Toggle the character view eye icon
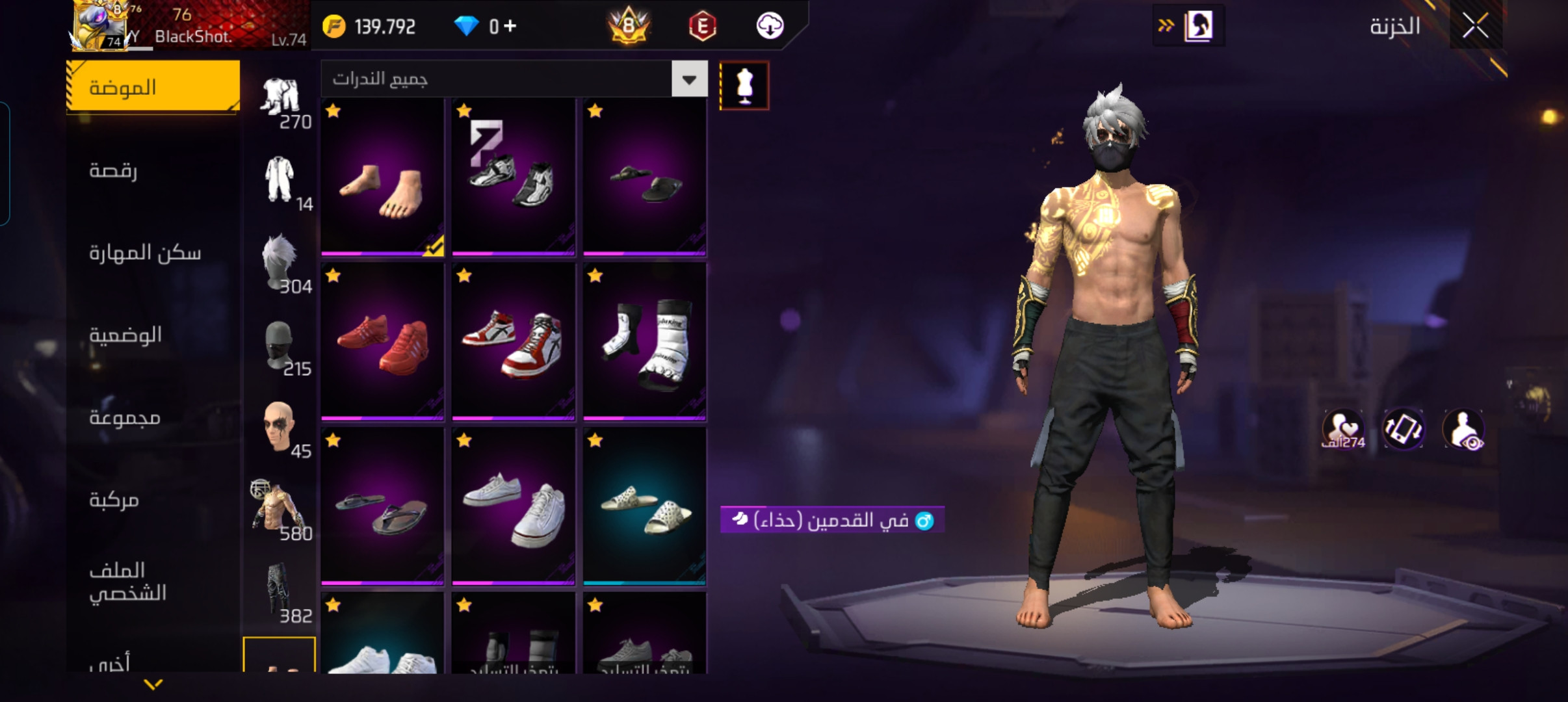Image resolution: width=1568 pixels, height=702 pixels. 1463,430
